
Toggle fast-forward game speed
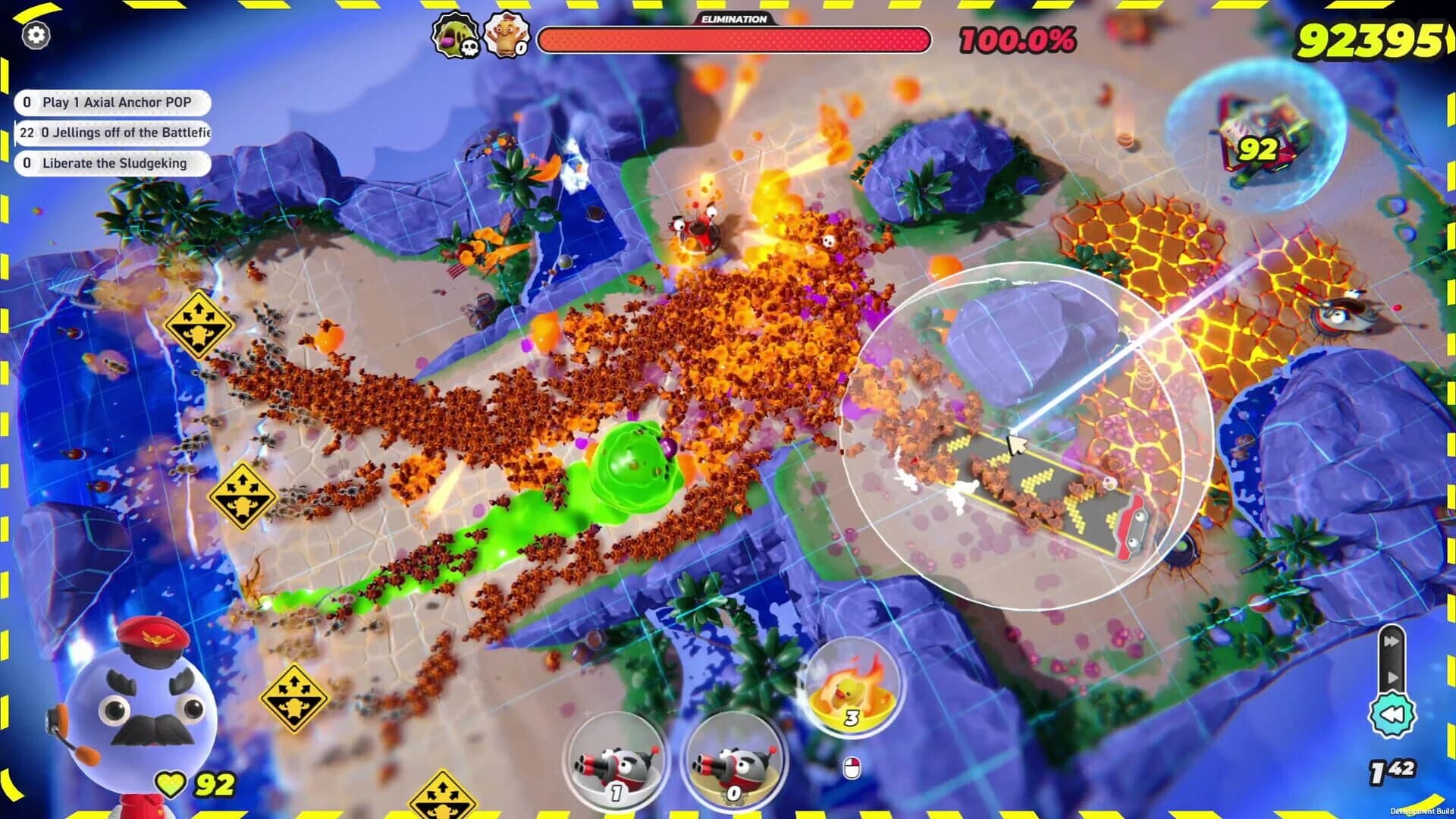click(x=1391, y=639)
